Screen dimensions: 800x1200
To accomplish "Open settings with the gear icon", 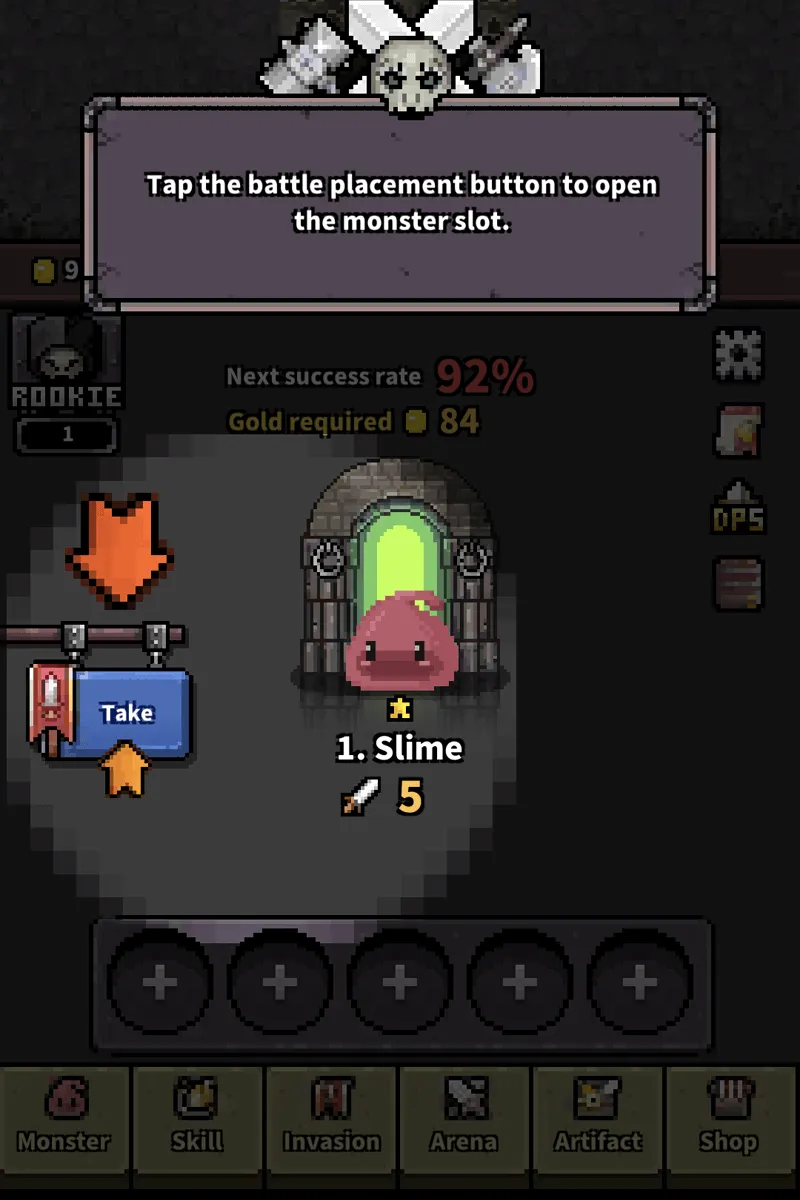I will pos(739,353).
